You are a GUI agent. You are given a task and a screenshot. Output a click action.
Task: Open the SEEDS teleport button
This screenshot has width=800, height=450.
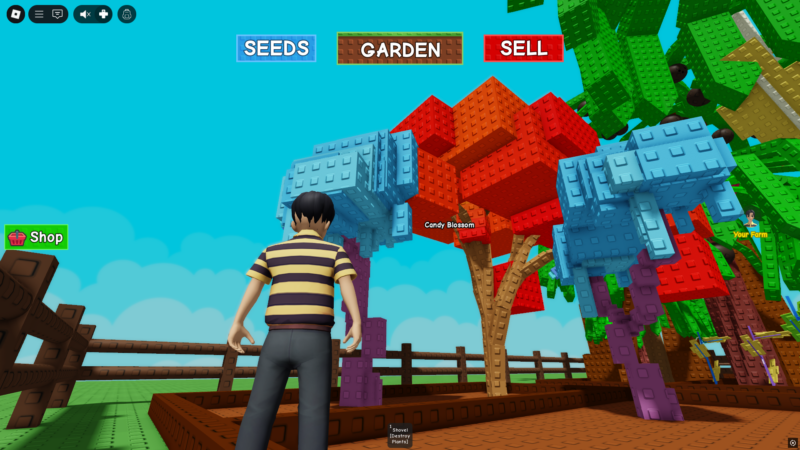(x=276, y=48)
